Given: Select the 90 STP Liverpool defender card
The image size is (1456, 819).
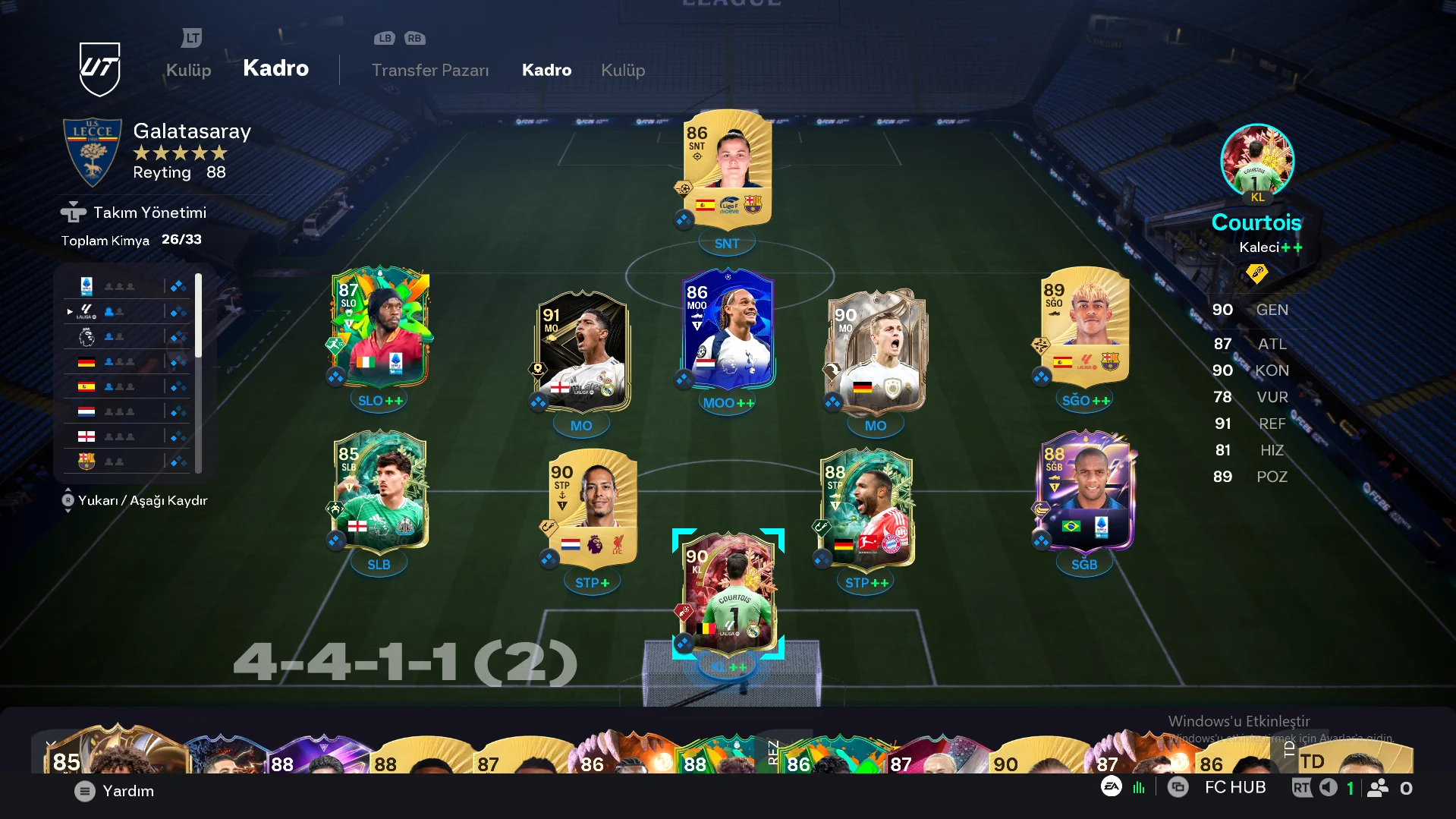Looking at the screenshot, I should 593,509.
